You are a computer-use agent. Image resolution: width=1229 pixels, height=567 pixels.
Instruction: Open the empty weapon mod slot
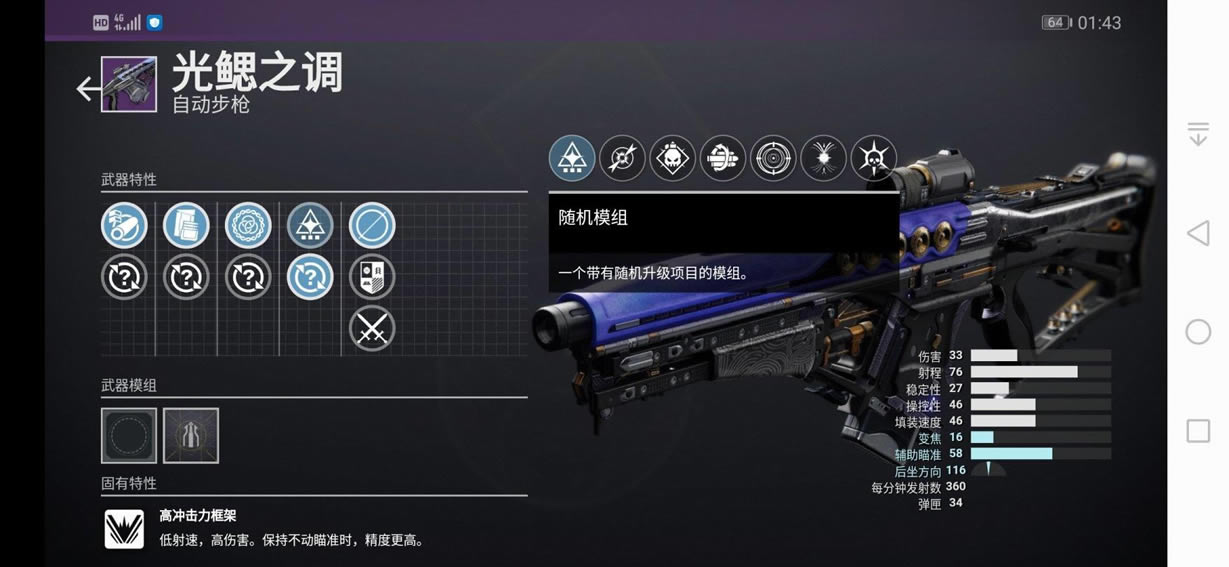pyautogui.click(x=129, y=435)
